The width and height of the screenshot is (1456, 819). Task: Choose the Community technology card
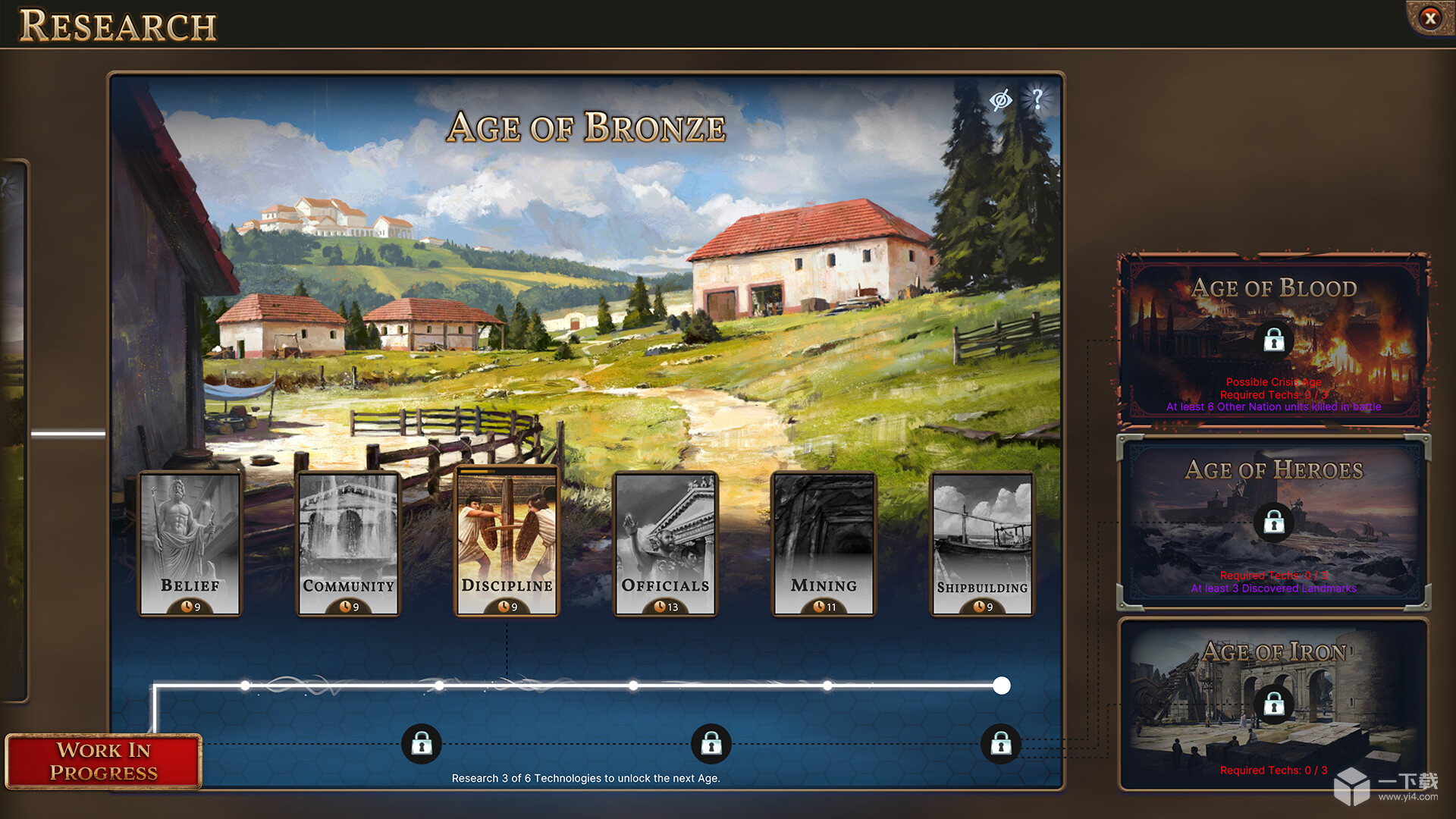pos(348,543)
